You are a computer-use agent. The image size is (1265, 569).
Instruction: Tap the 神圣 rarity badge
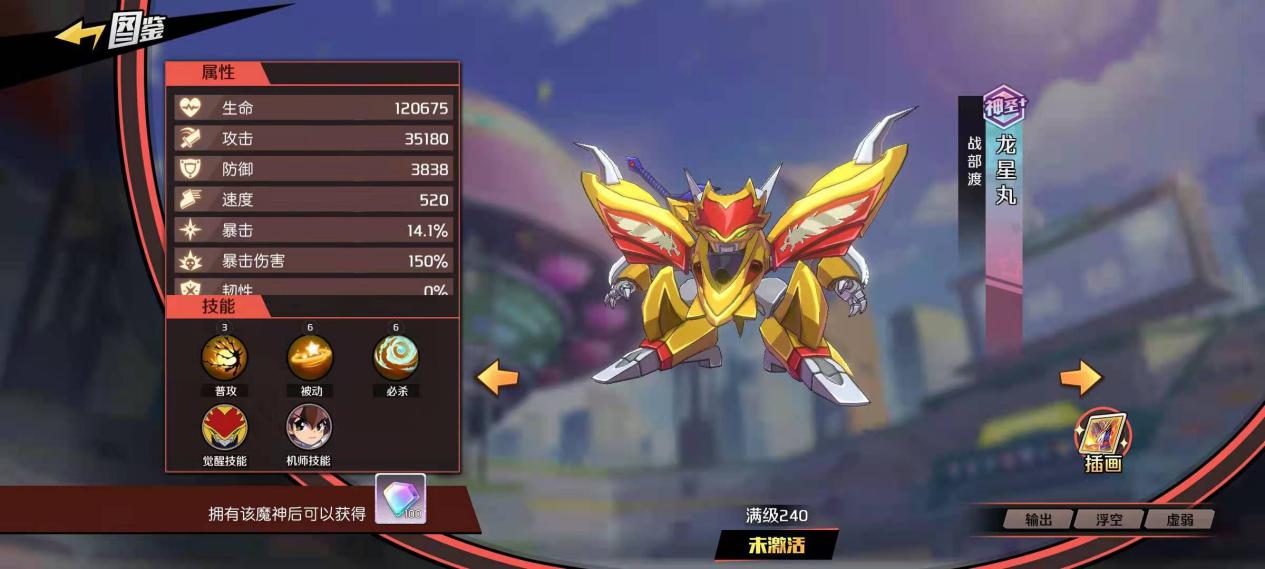pos(1003,105)
